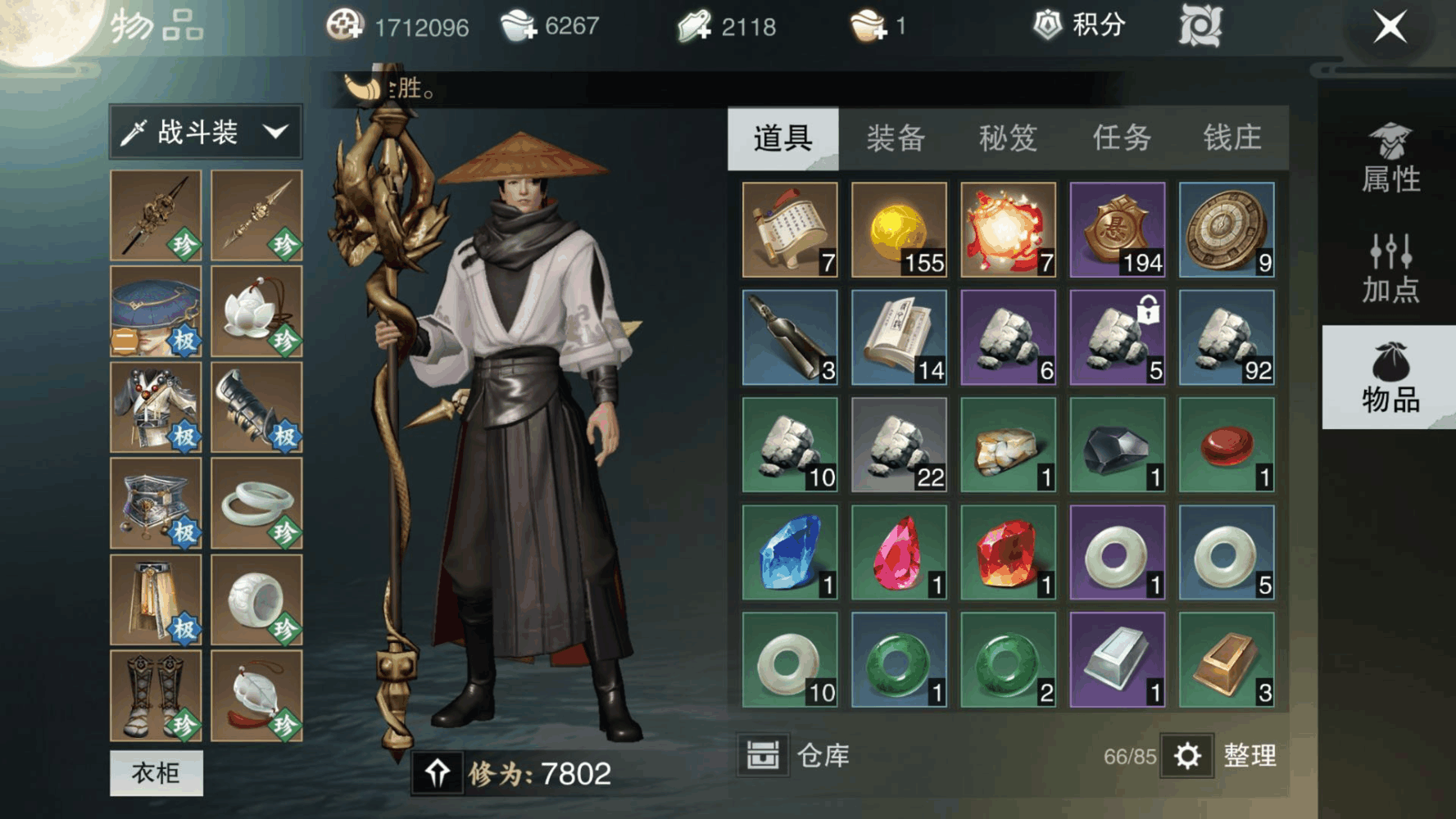Open the 衣柜 wardrobe
Screen dimensions: 1456x819
(156, 772)
